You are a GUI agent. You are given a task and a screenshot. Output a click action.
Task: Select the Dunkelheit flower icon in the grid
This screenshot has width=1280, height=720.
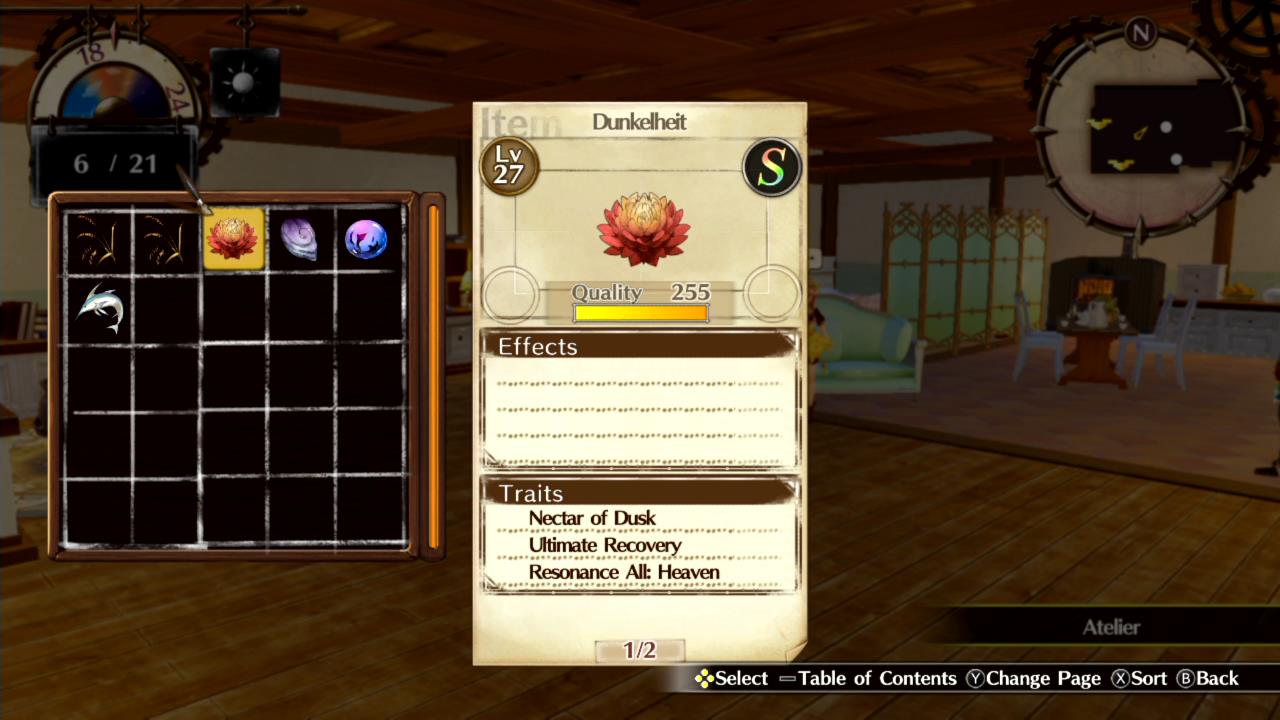point(233,238)
